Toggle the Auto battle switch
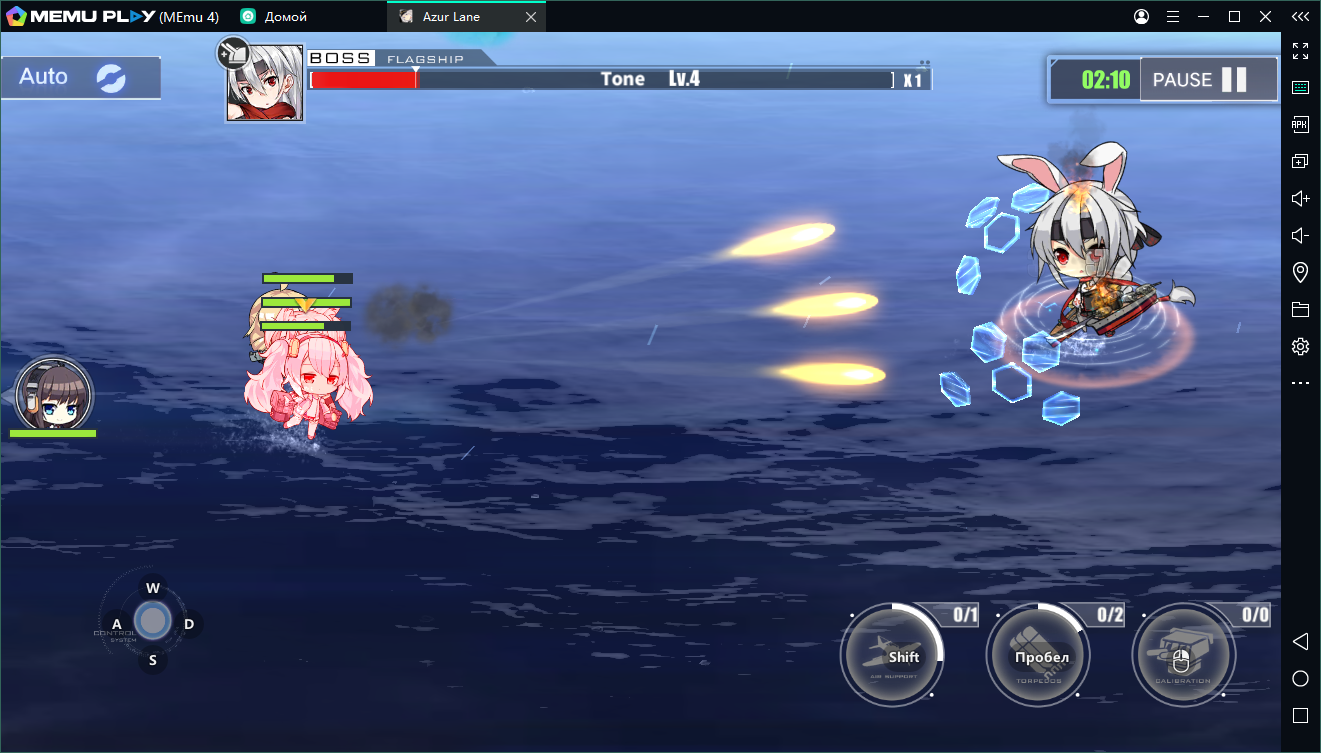This screenshot has width=1321, height=753. coord(80,76)
